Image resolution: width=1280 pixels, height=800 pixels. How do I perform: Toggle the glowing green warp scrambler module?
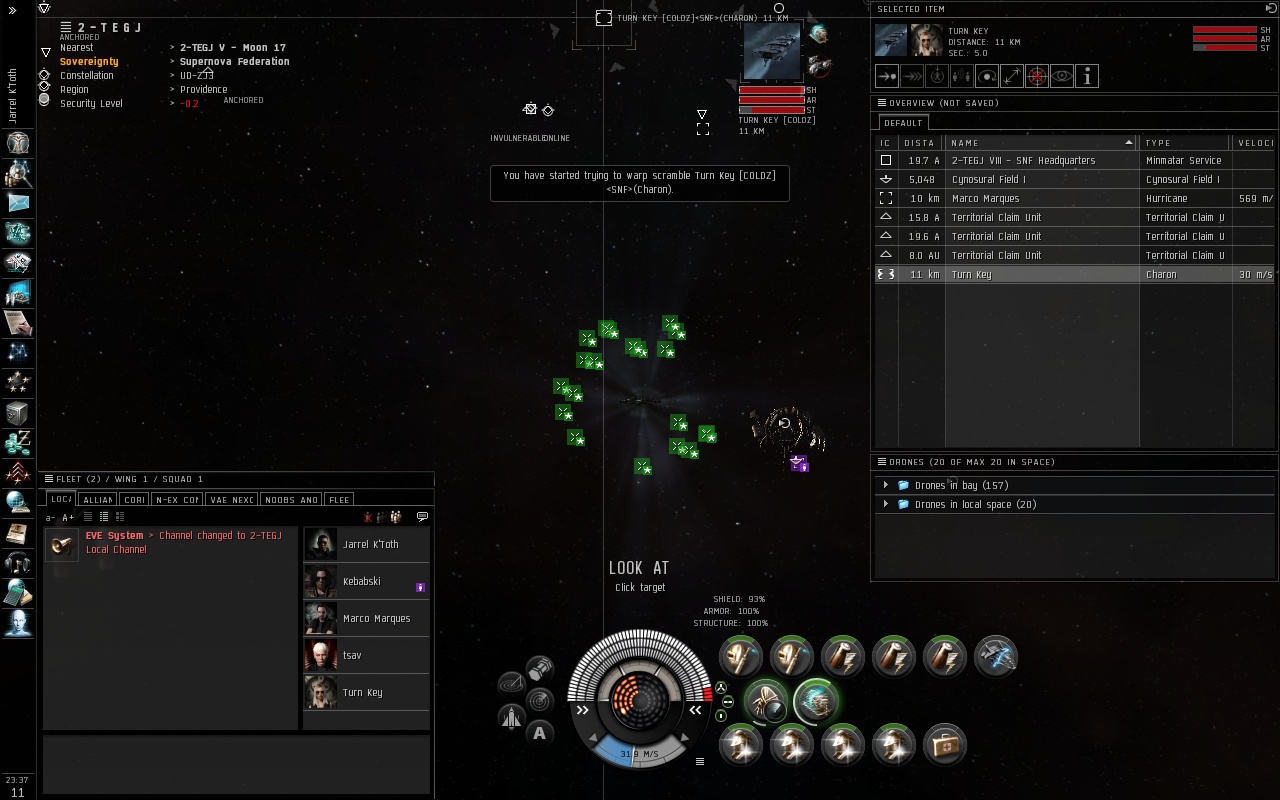tap(816, 701)
